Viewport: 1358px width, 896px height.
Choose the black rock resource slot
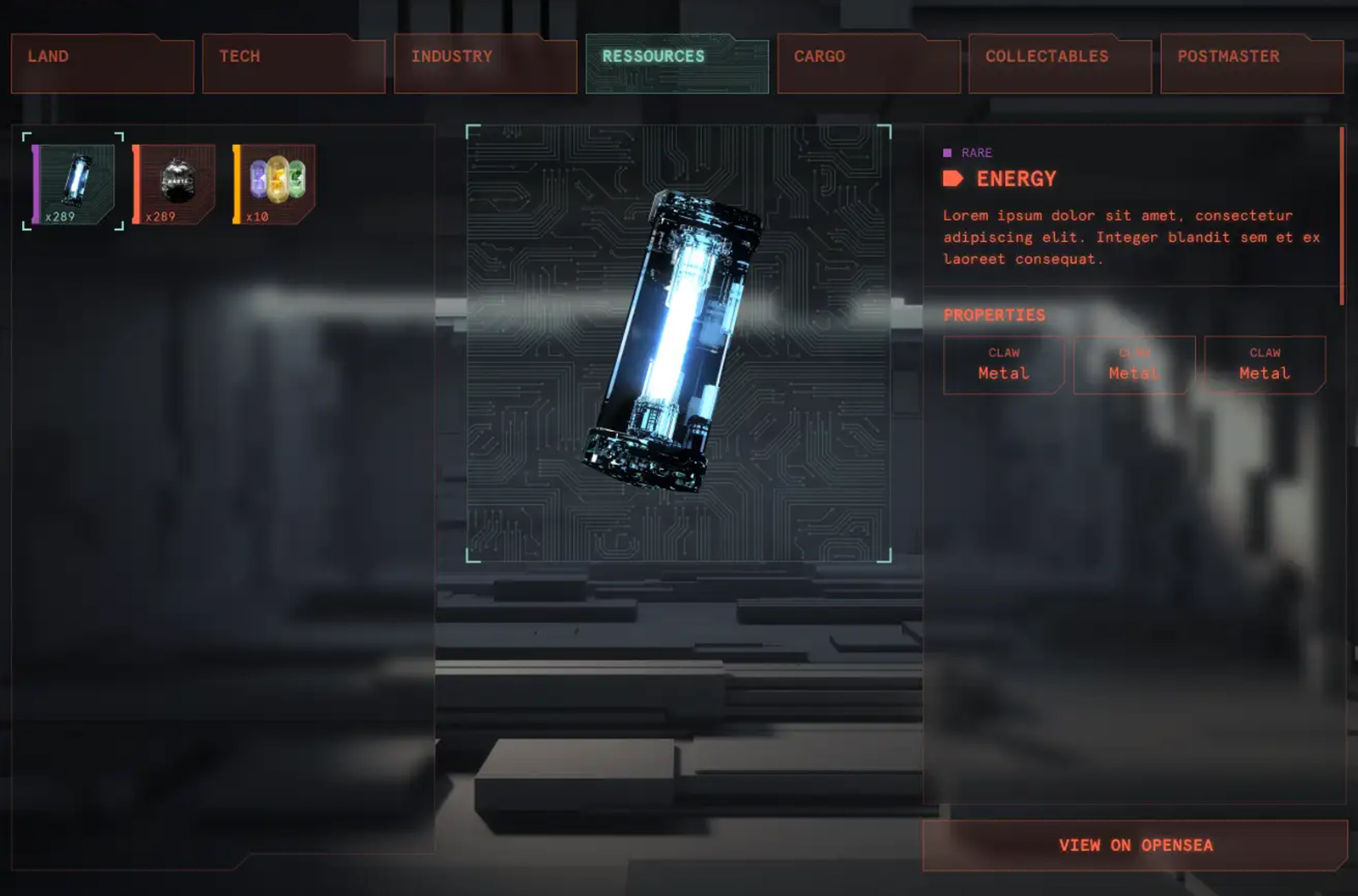[x=175, y=183]
